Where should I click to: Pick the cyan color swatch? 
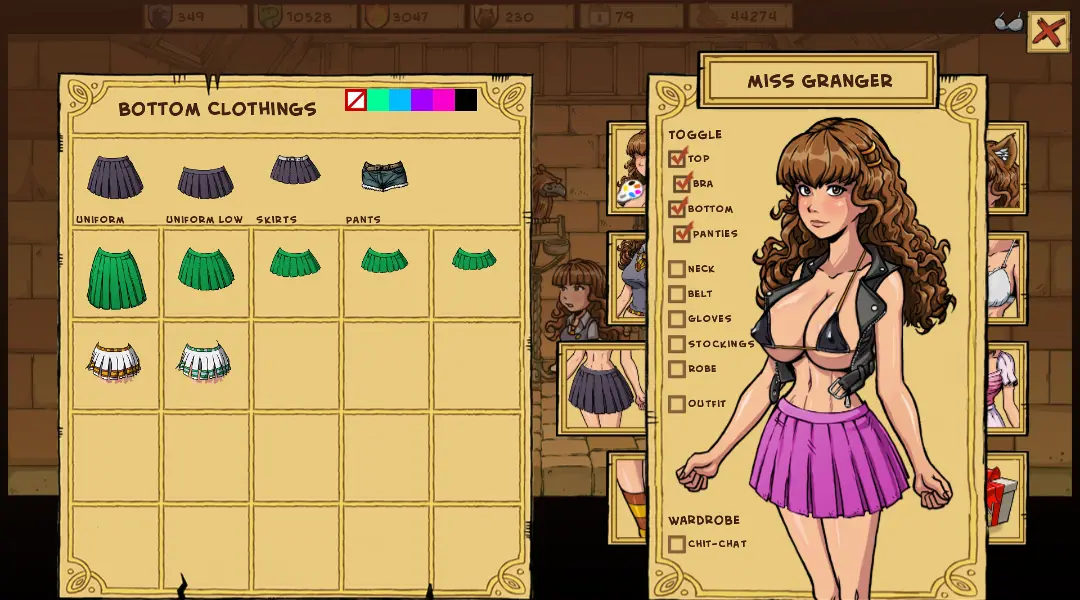400,100
